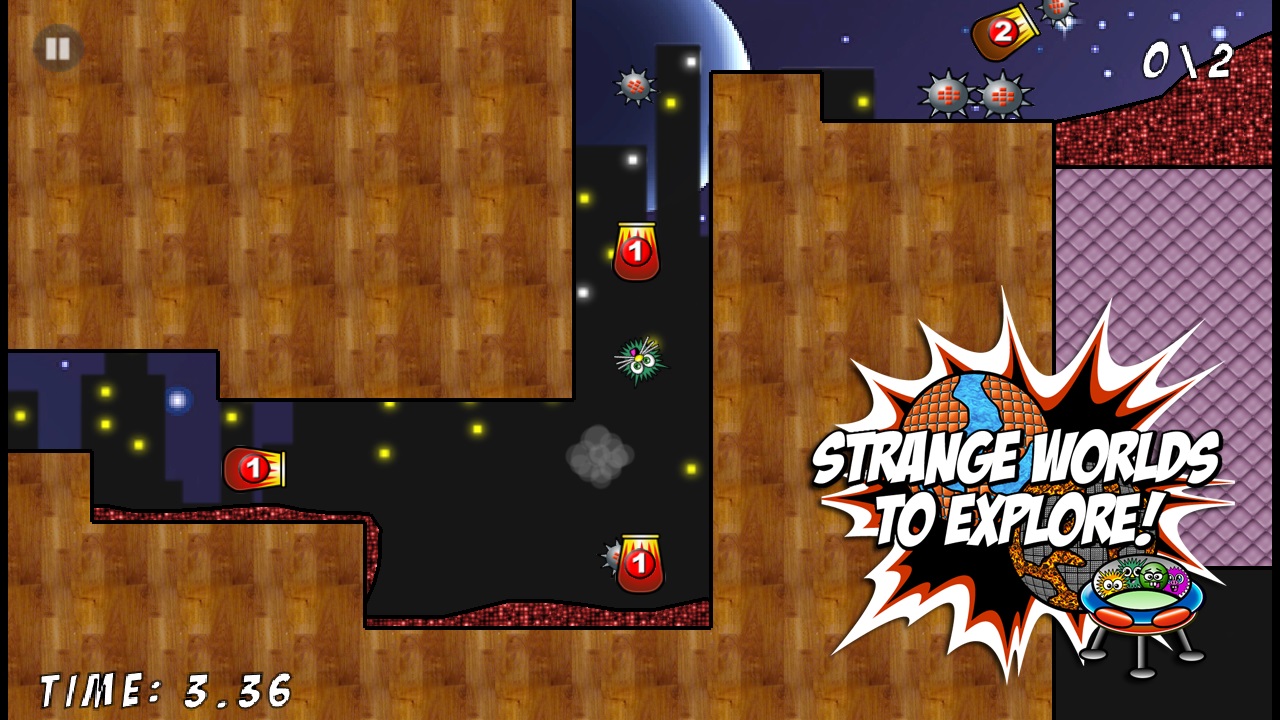Select the gold cannon labeled 2
The width and height of the screenshot is (1280, 720).
click(1000, 30)
